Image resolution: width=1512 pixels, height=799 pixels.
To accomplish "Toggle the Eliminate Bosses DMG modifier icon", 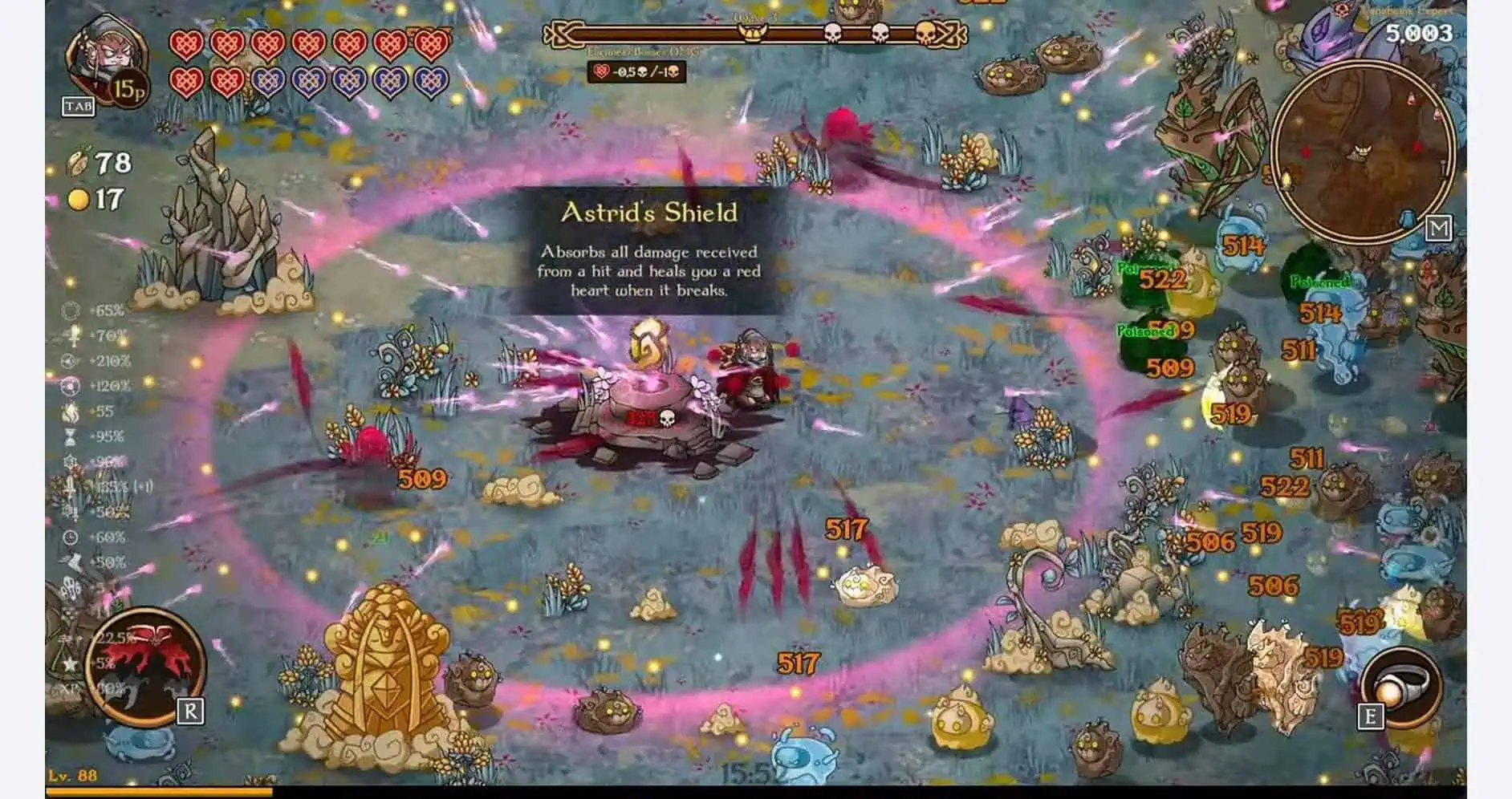I will point(601,71).
